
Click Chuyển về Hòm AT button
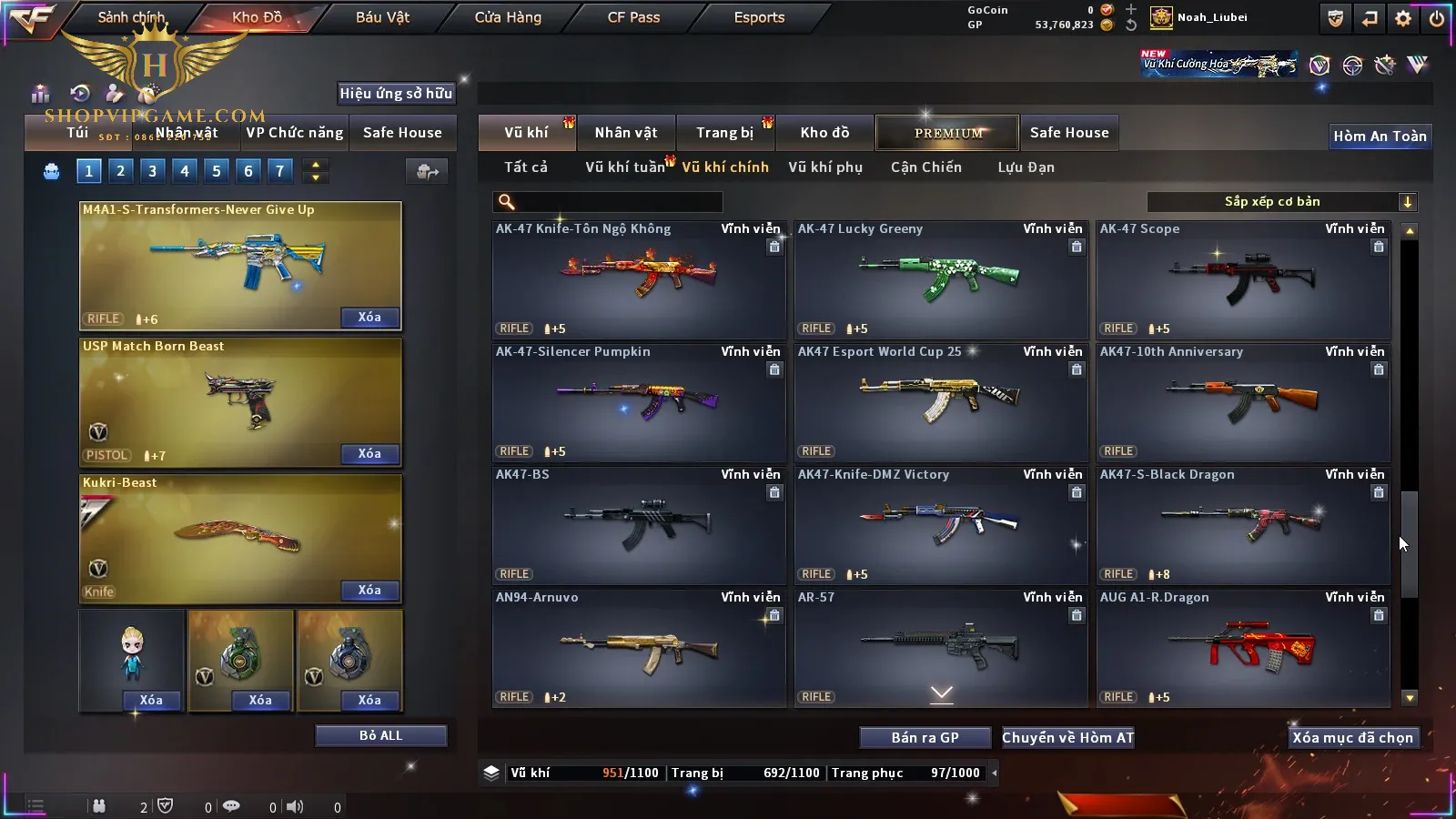[x=1068, y=737]
